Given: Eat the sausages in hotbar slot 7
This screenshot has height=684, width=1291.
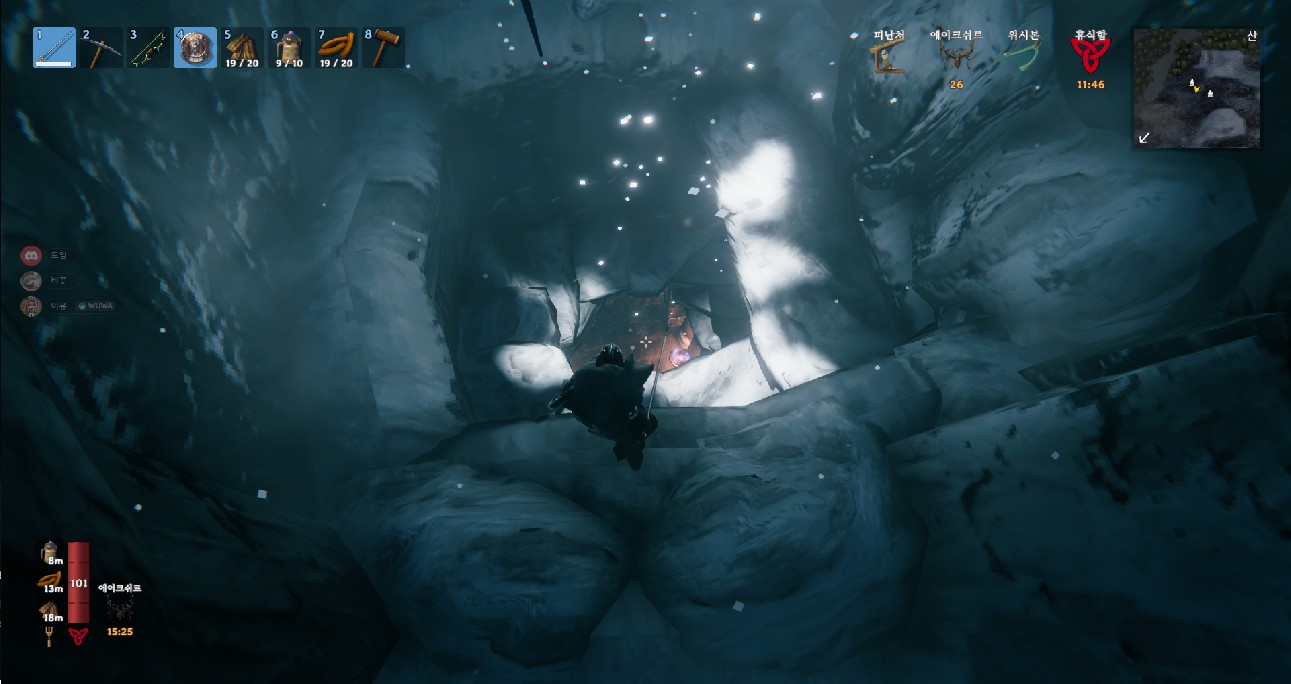Looking at the screenshot, I should pyautogui.click(x=336, y=47).
